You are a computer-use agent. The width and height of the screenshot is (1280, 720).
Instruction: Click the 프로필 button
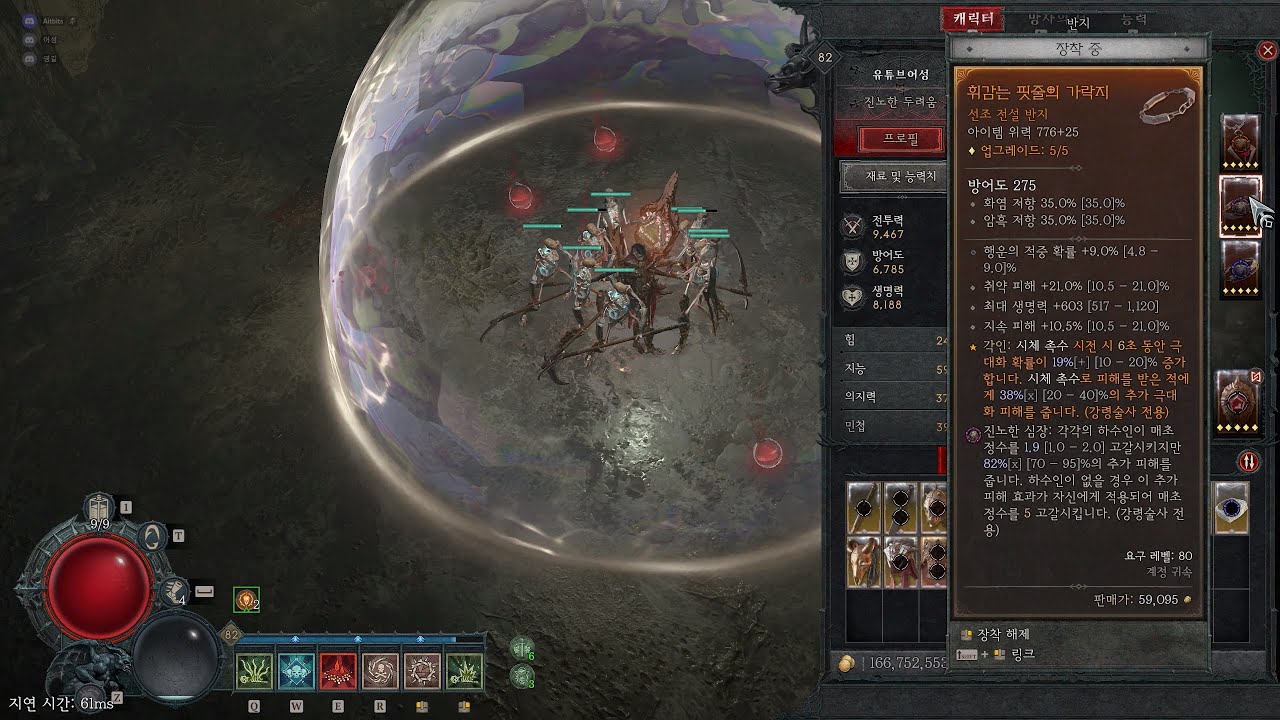coord(887,139)
